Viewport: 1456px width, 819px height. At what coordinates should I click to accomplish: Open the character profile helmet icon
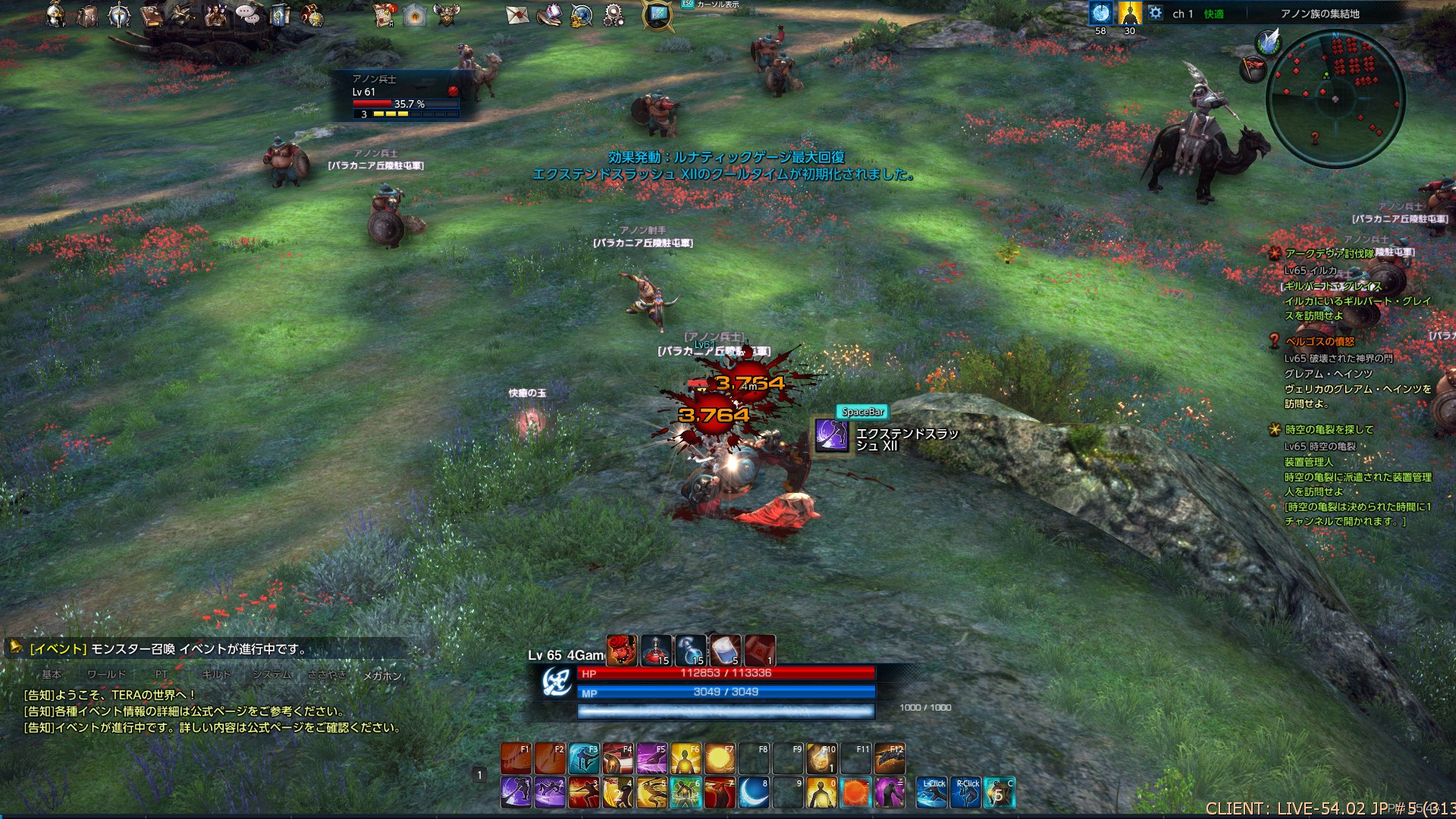55,14
